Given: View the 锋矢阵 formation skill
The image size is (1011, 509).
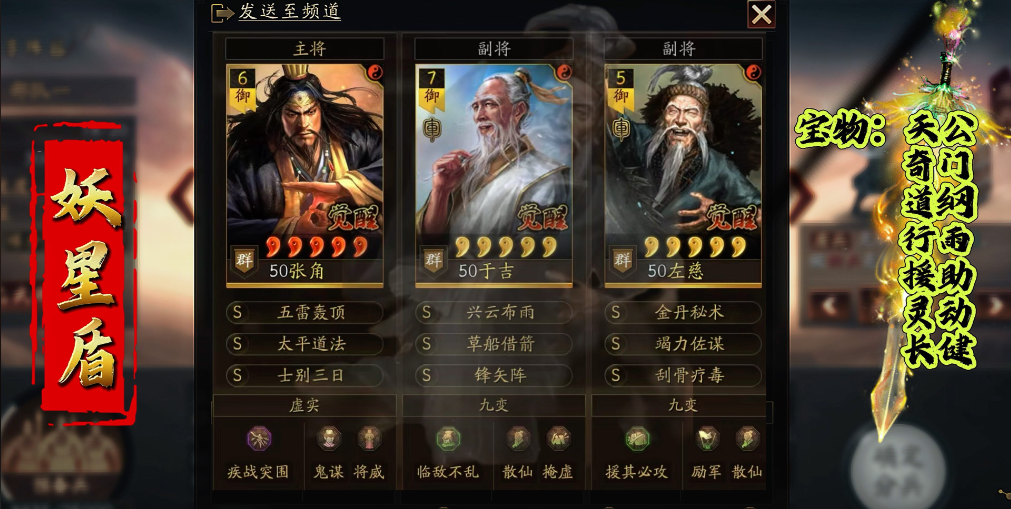Looking at the screenshot, I should [x=495, y=376].
